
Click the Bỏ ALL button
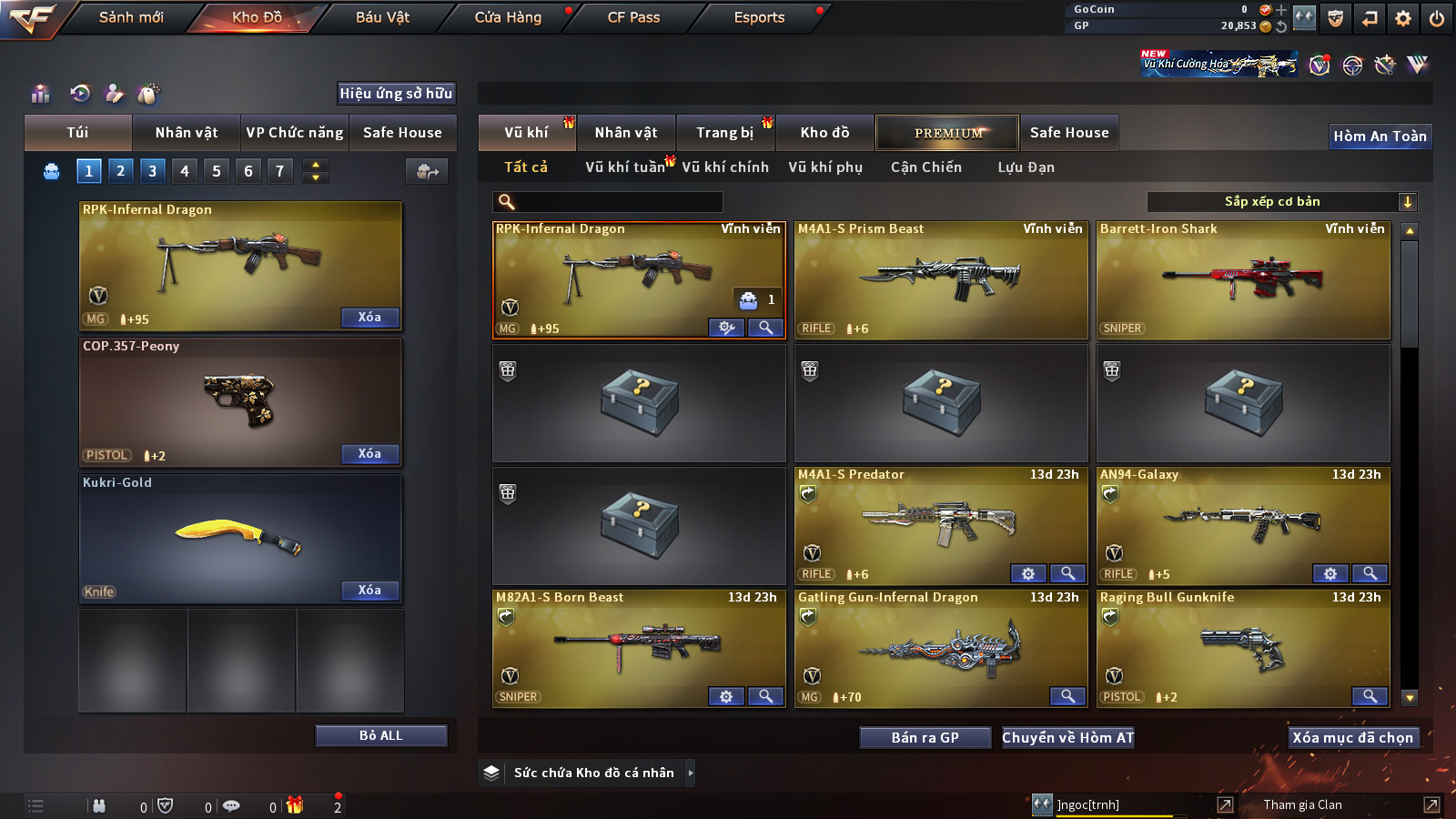380,735
